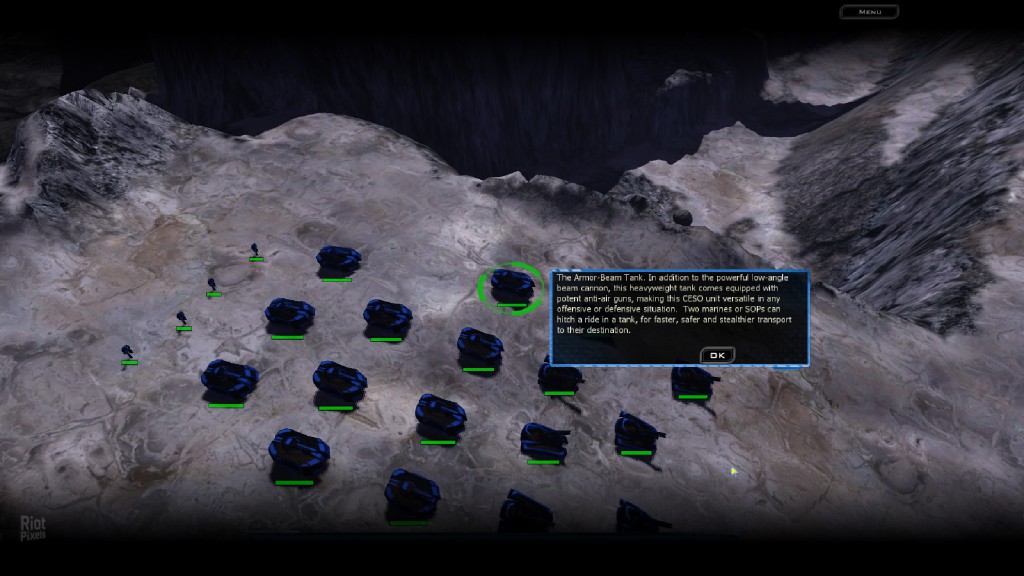Confirm the Armor-Beam Tank tooltip with OK

pyautogui.click(x=716, y=355)
